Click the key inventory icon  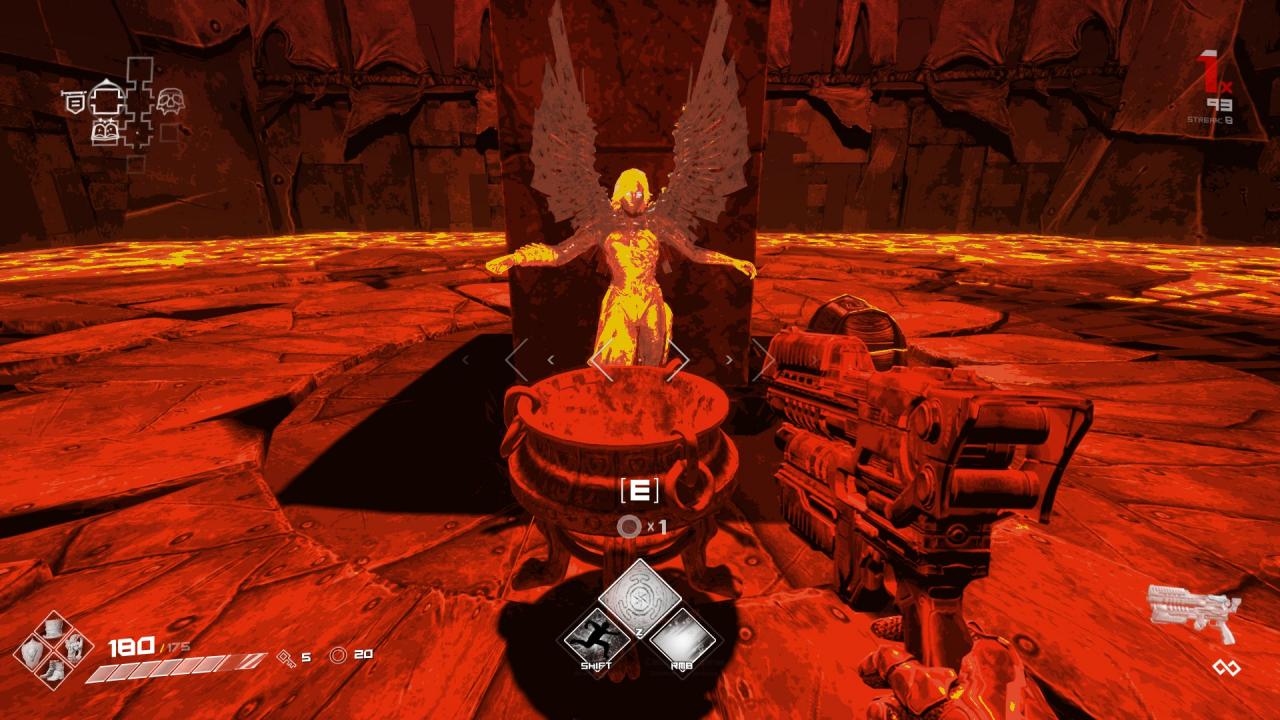click(284, 657)
